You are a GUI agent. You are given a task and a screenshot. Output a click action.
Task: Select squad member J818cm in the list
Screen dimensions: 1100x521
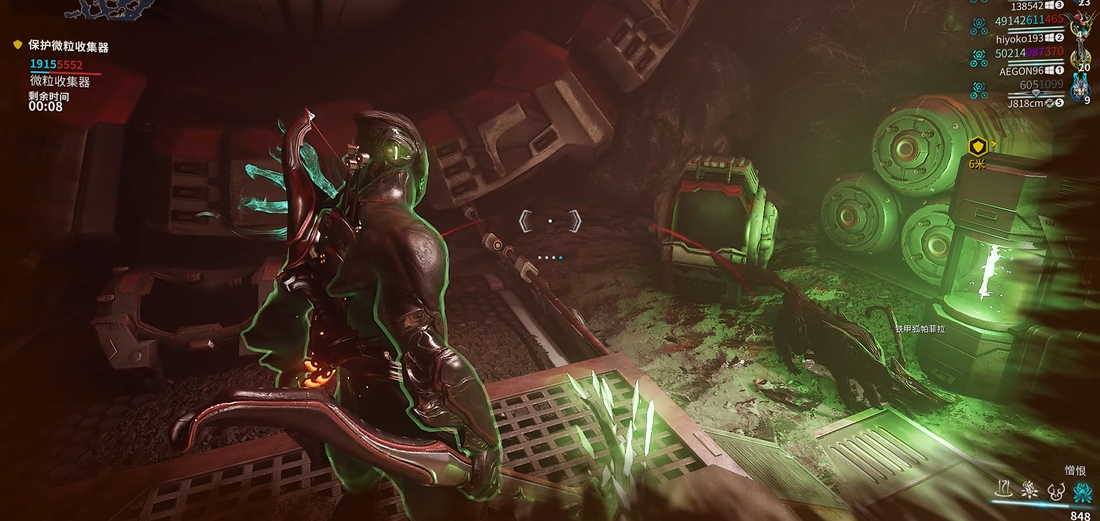[1024, 103]
